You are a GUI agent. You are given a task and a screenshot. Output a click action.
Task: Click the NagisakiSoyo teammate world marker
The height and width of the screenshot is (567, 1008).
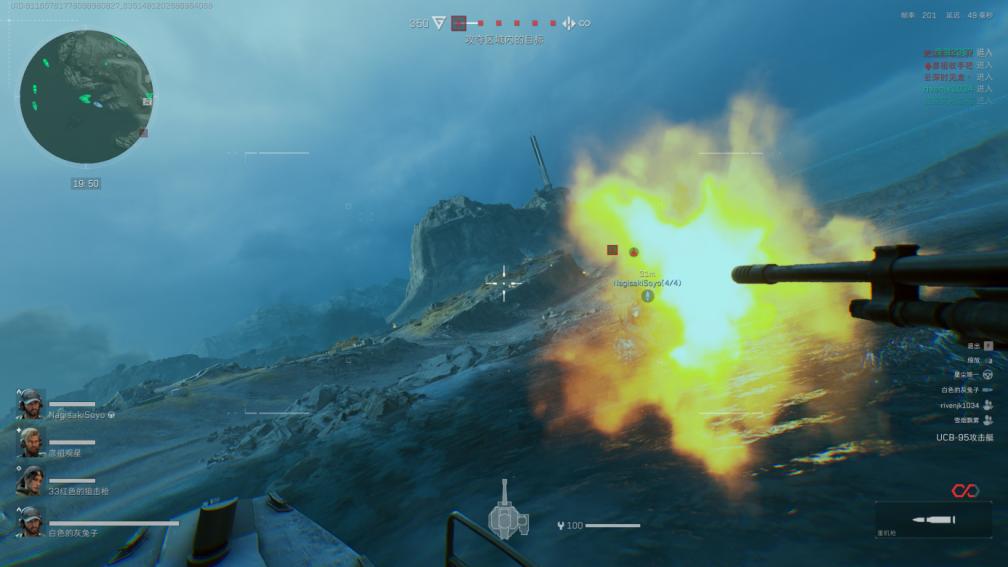[647, 296]
